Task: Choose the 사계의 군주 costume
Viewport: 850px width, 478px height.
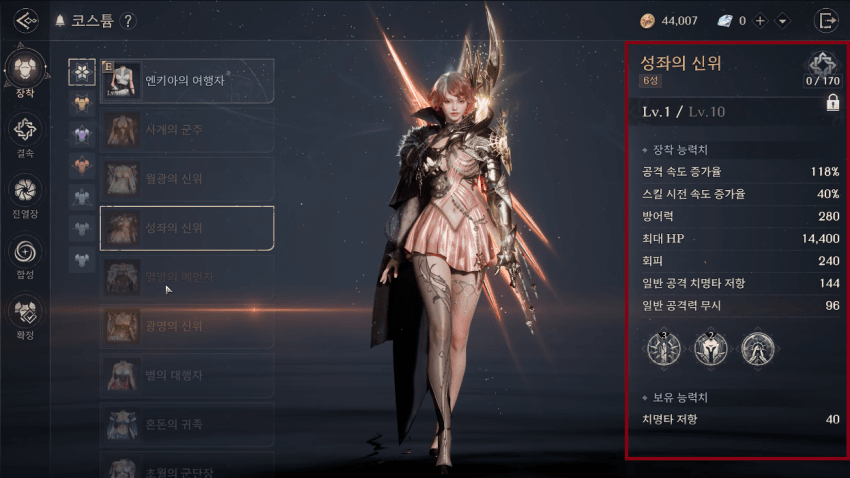Action: 187,129
